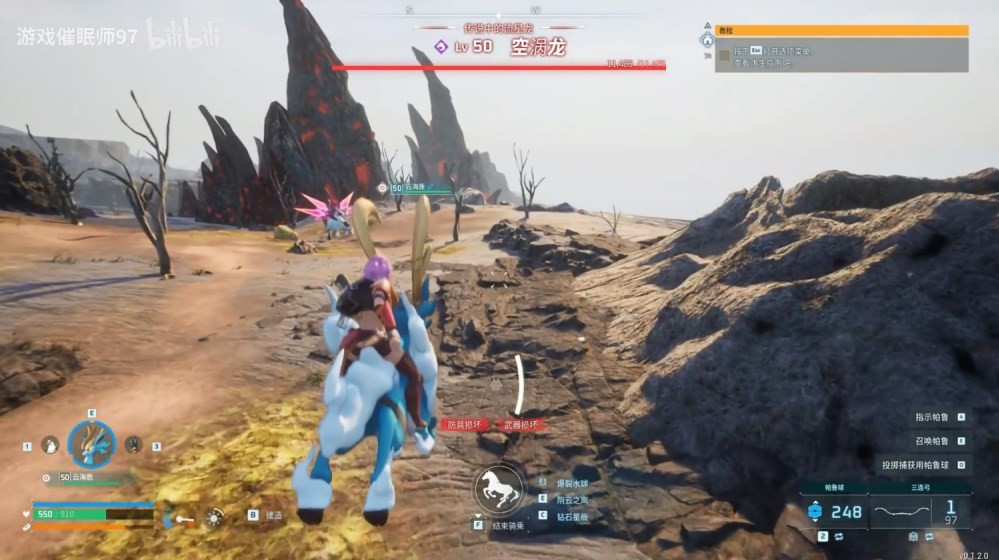999x560 pixels.
Task: Click the white horse mount icon
Action: (499, 489)
